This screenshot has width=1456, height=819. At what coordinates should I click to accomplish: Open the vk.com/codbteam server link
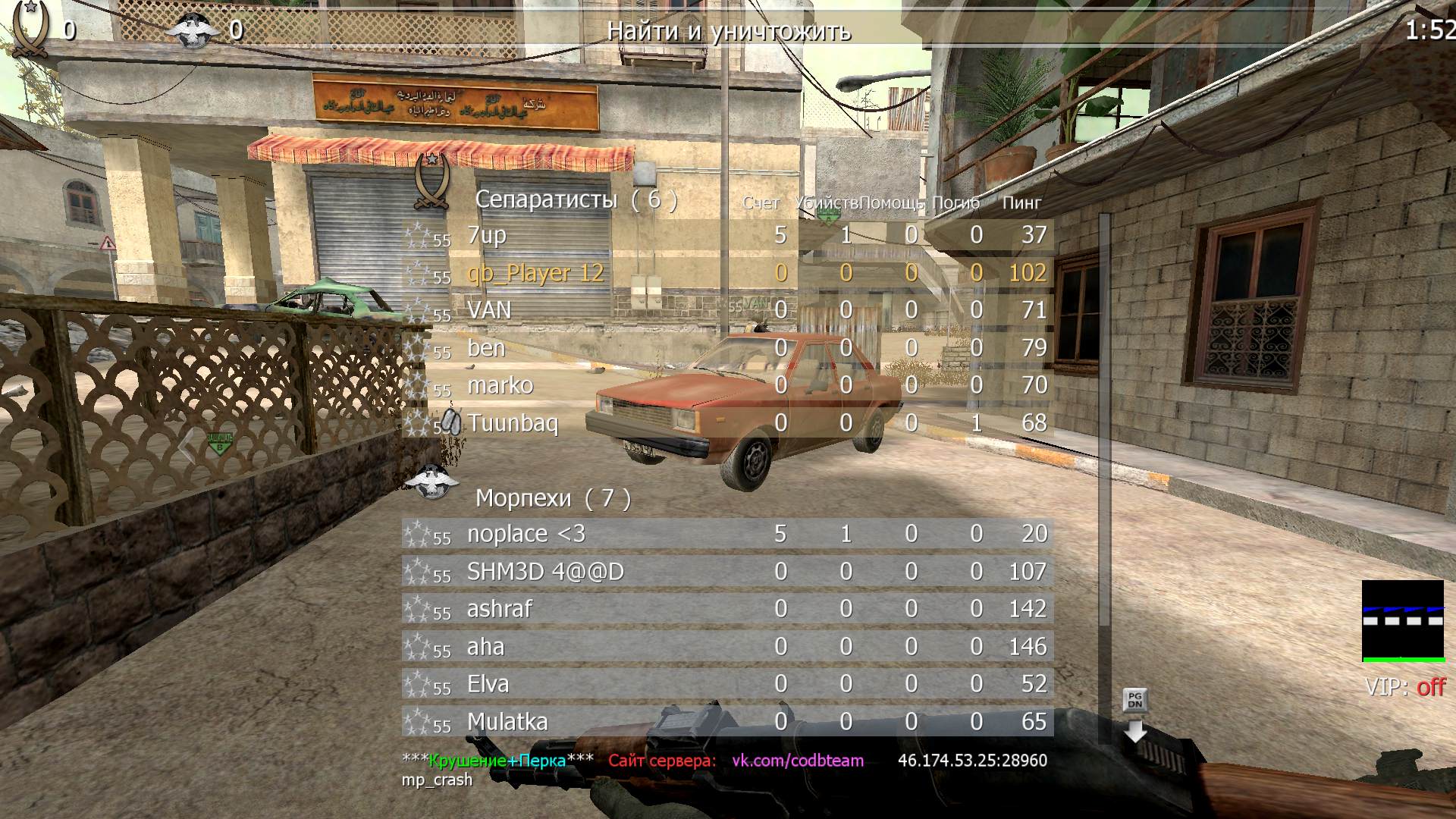797,761
